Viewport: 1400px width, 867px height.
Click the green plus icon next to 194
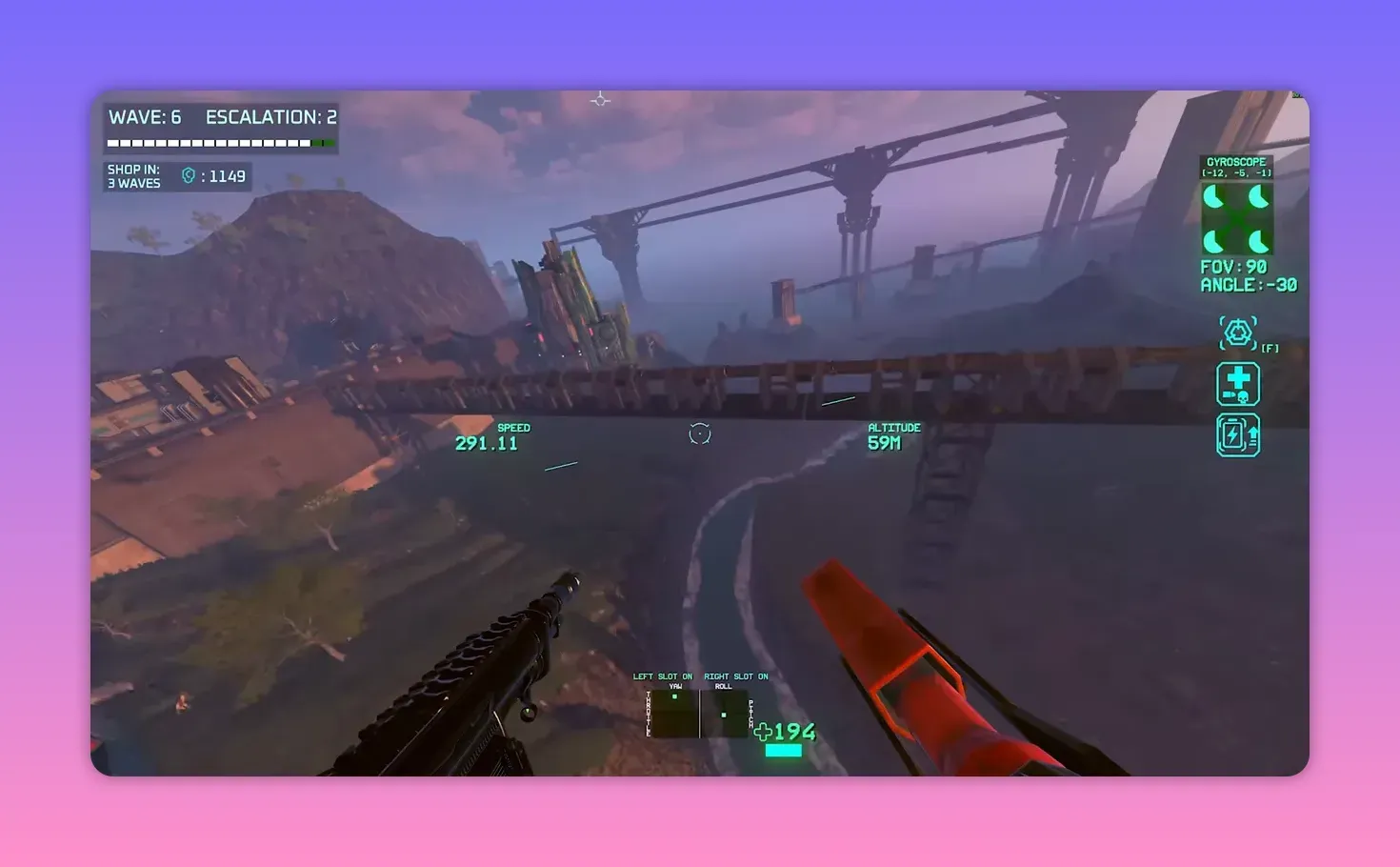[x=763, y=733]
